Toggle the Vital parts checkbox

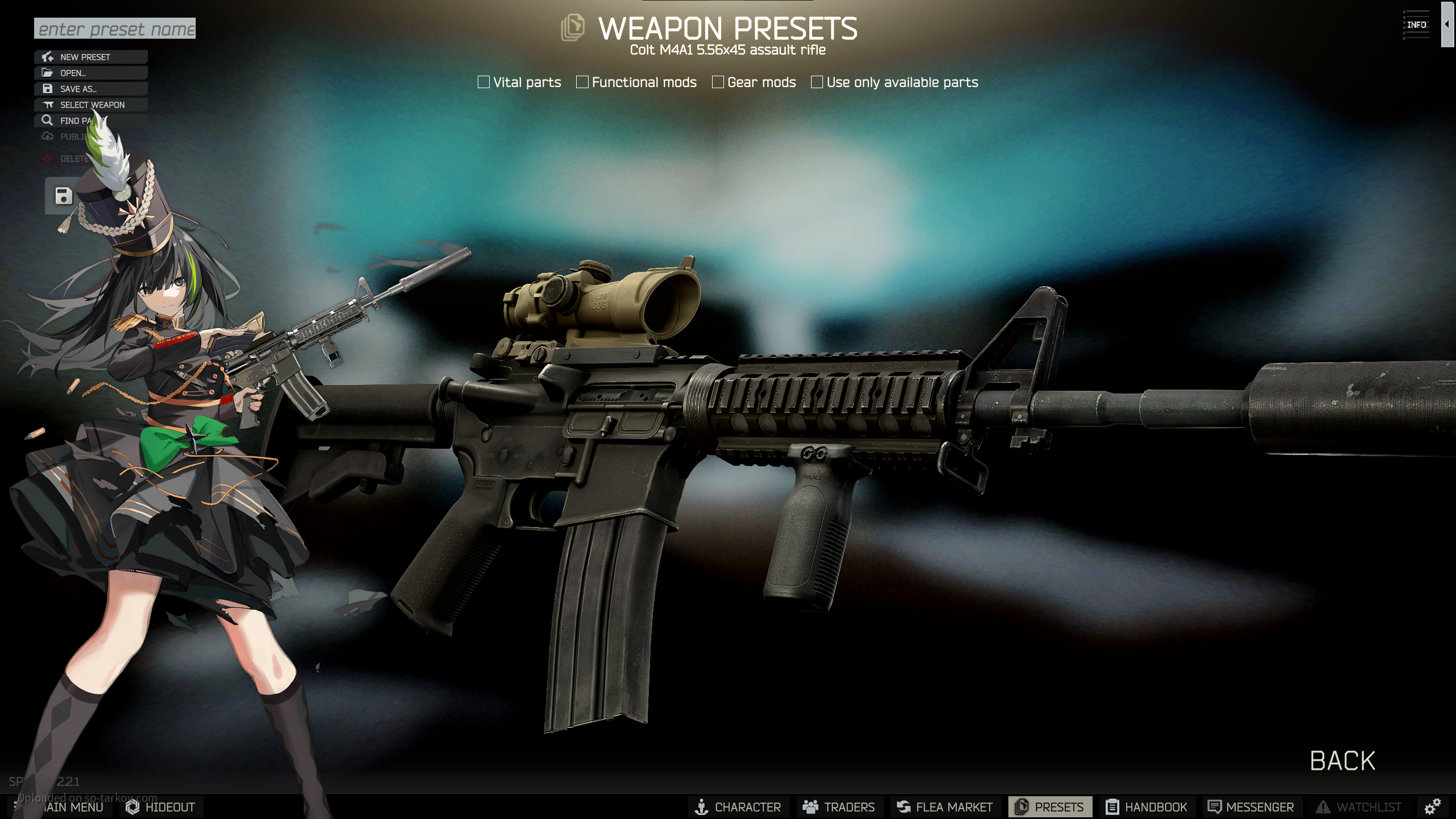484,82
